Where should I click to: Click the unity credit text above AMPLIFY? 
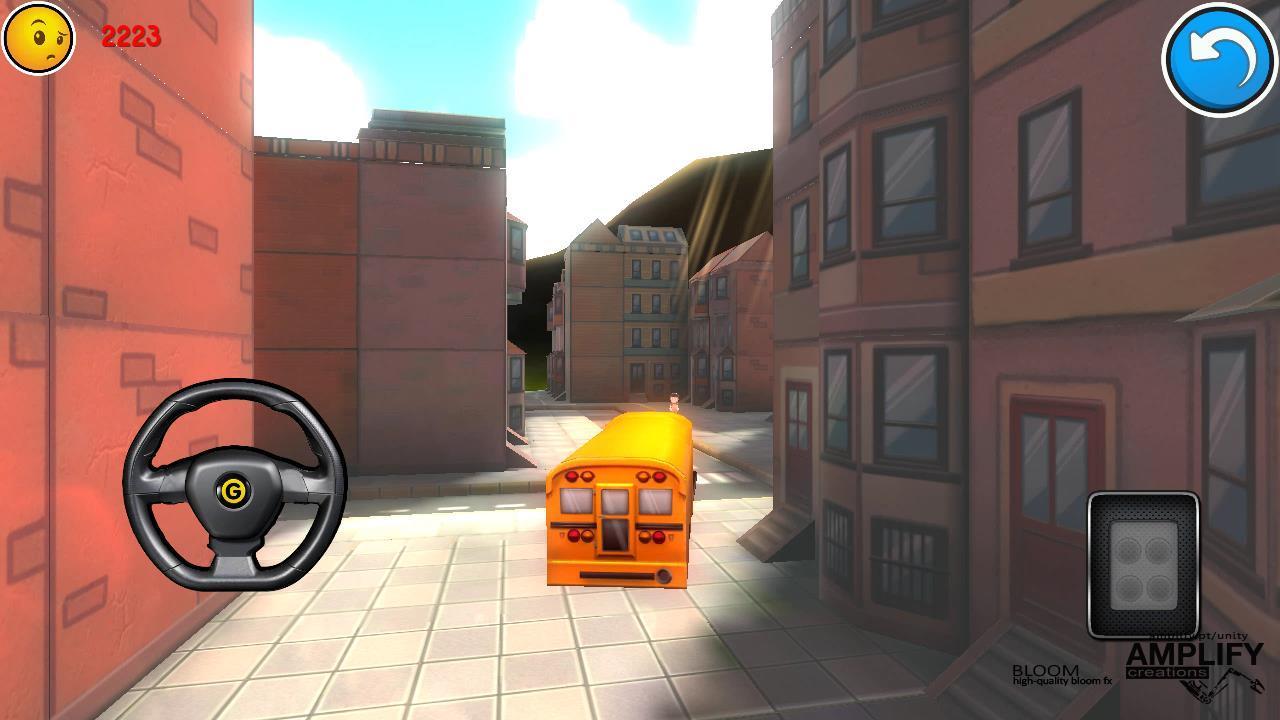[1217, 637]
